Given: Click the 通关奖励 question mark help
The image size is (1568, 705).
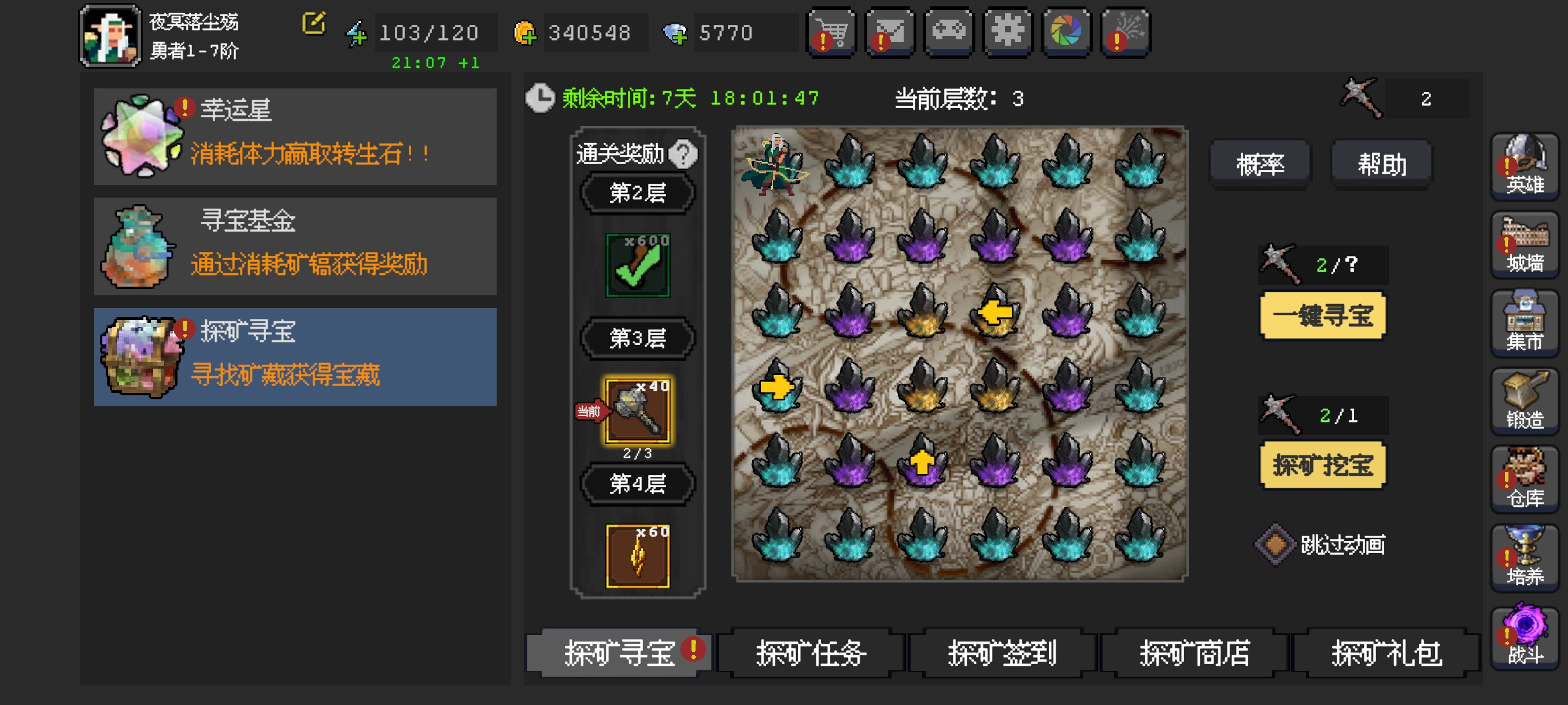Looking at the screenshot, I should click(682, 154).
